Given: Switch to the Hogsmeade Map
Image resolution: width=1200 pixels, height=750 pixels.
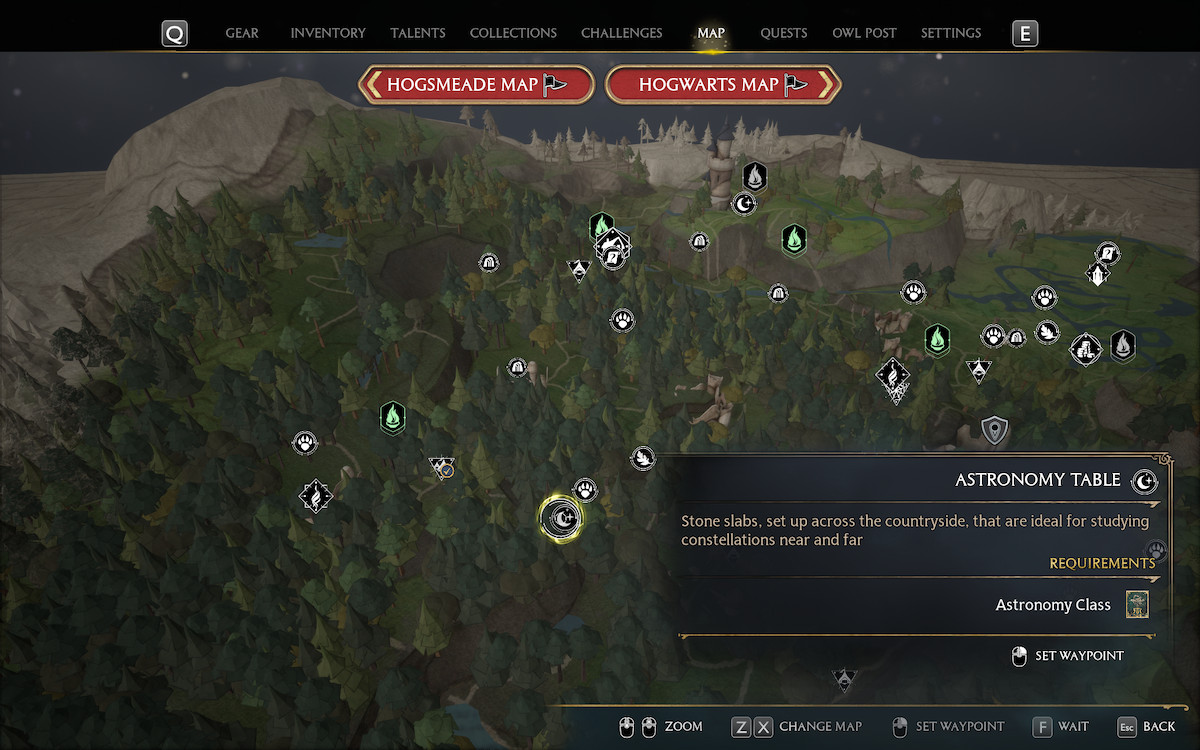Looking at the screenshot, I should pyautogui.click(x=476, y=85).
